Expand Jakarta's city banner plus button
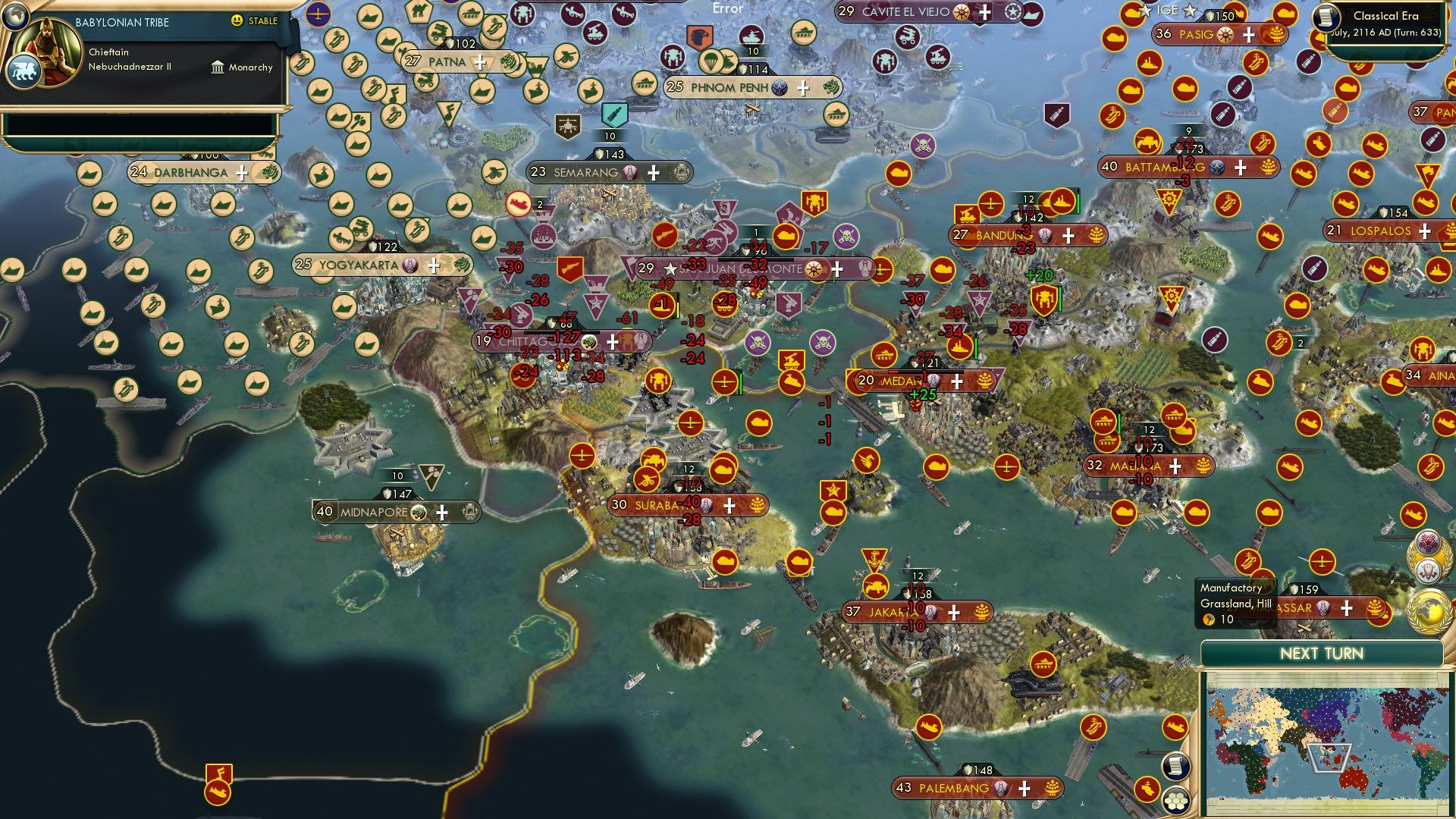This screenshot has height=819, width=1456. [x=952, y=612]
